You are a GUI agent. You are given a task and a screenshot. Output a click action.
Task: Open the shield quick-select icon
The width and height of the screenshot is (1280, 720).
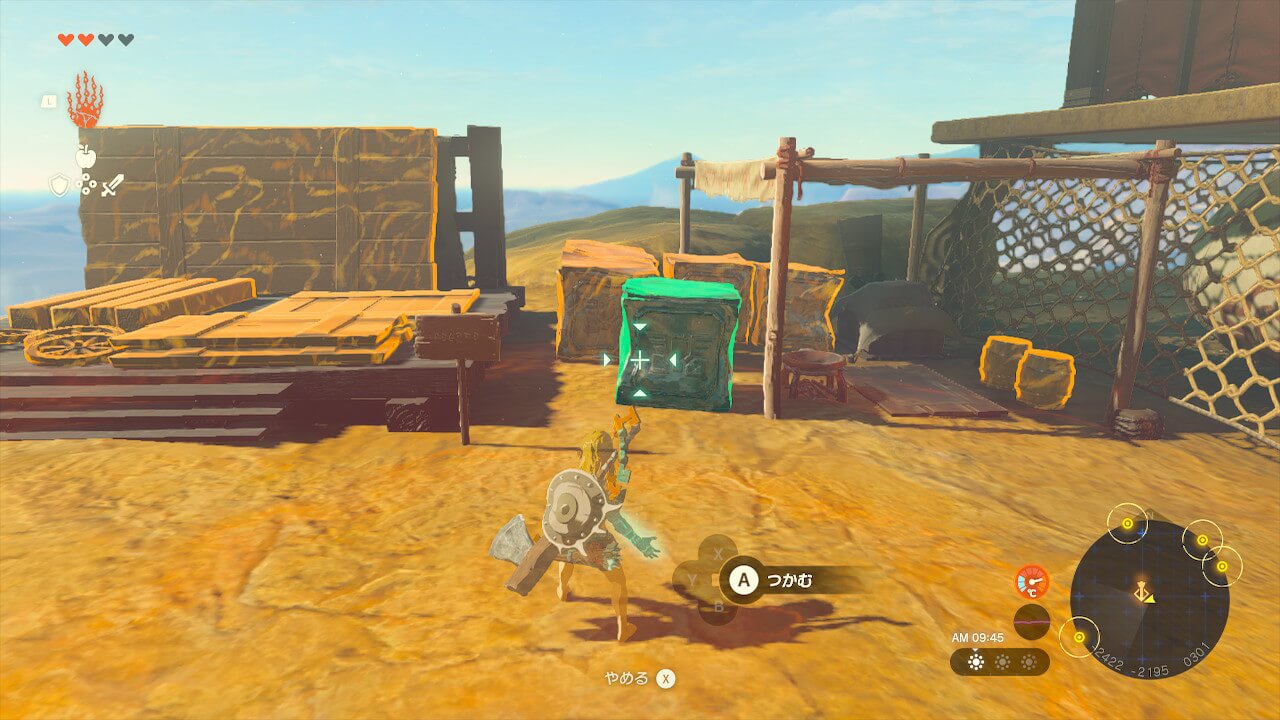60,185
